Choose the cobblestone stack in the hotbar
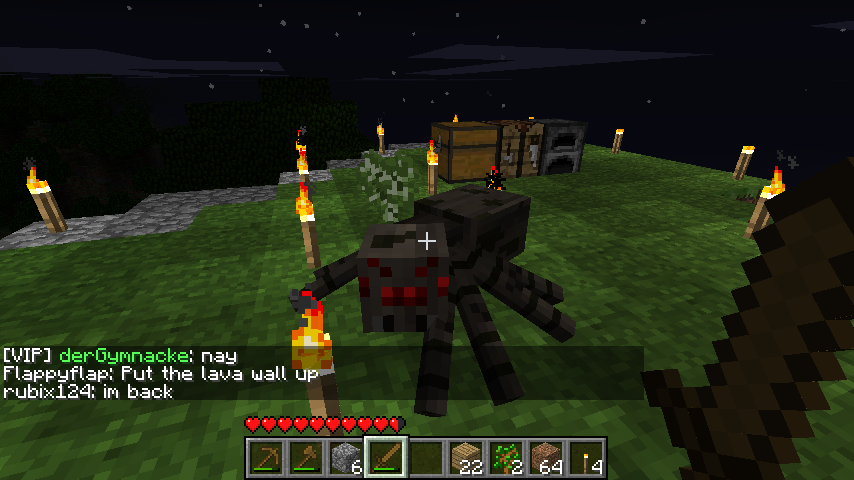This screenshot has width=854, height=480. [x=345, y=458]
